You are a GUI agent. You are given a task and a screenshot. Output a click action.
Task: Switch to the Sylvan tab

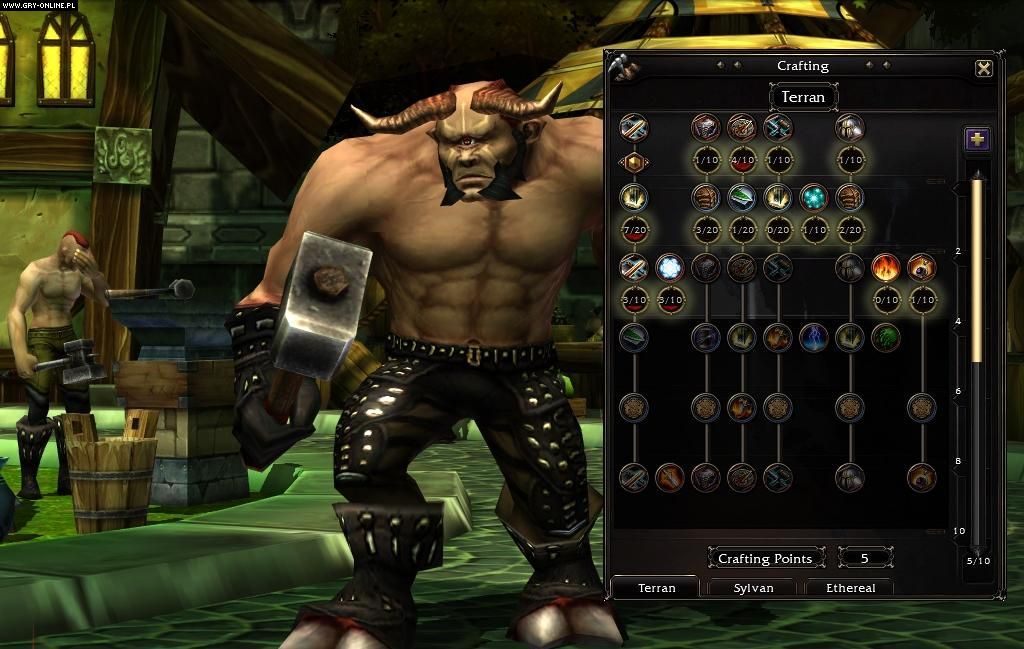753,588
